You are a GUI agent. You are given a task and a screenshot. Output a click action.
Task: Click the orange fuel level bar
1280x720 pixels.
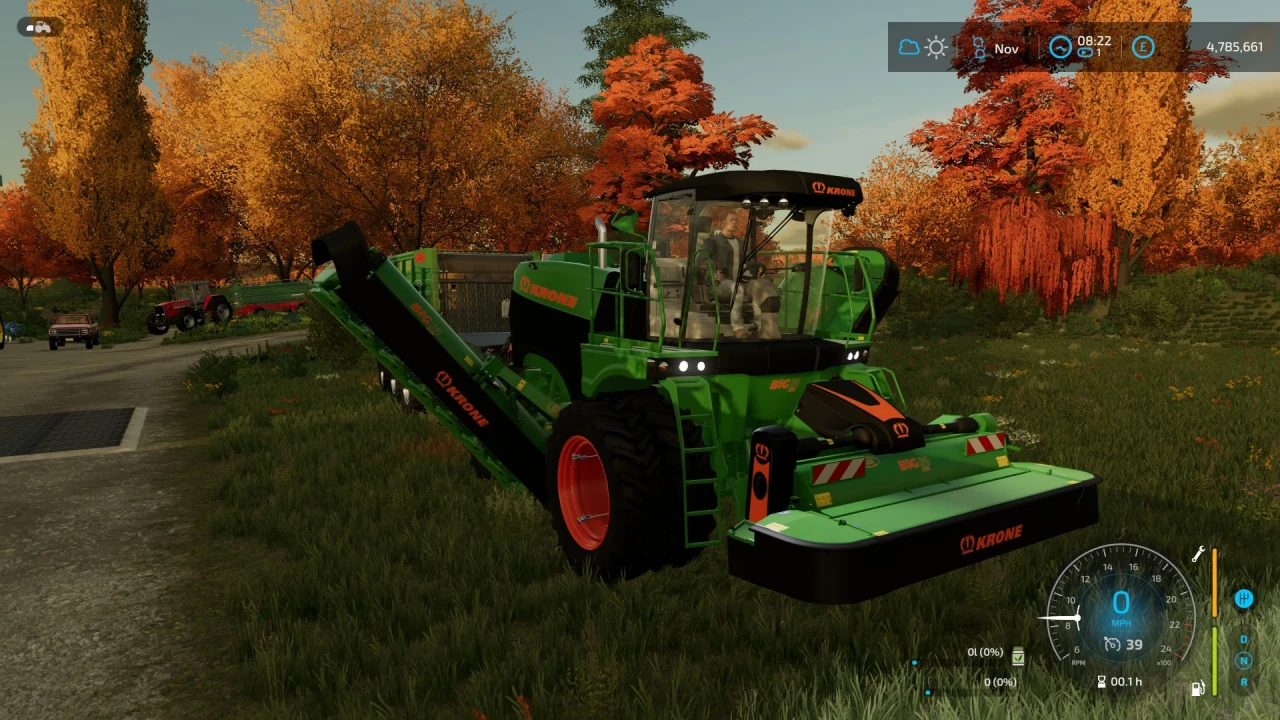(x=1215, y=582)
